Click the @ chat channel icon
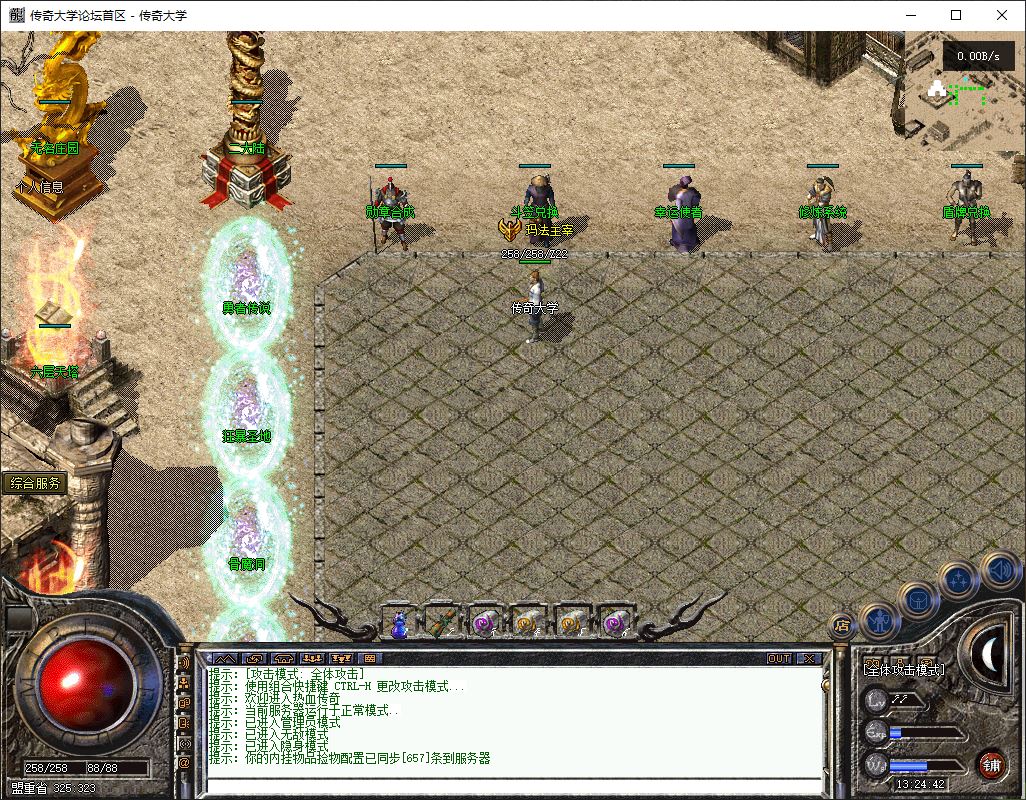This screenshot has height=800, width=1026. [x=184, y=763]
